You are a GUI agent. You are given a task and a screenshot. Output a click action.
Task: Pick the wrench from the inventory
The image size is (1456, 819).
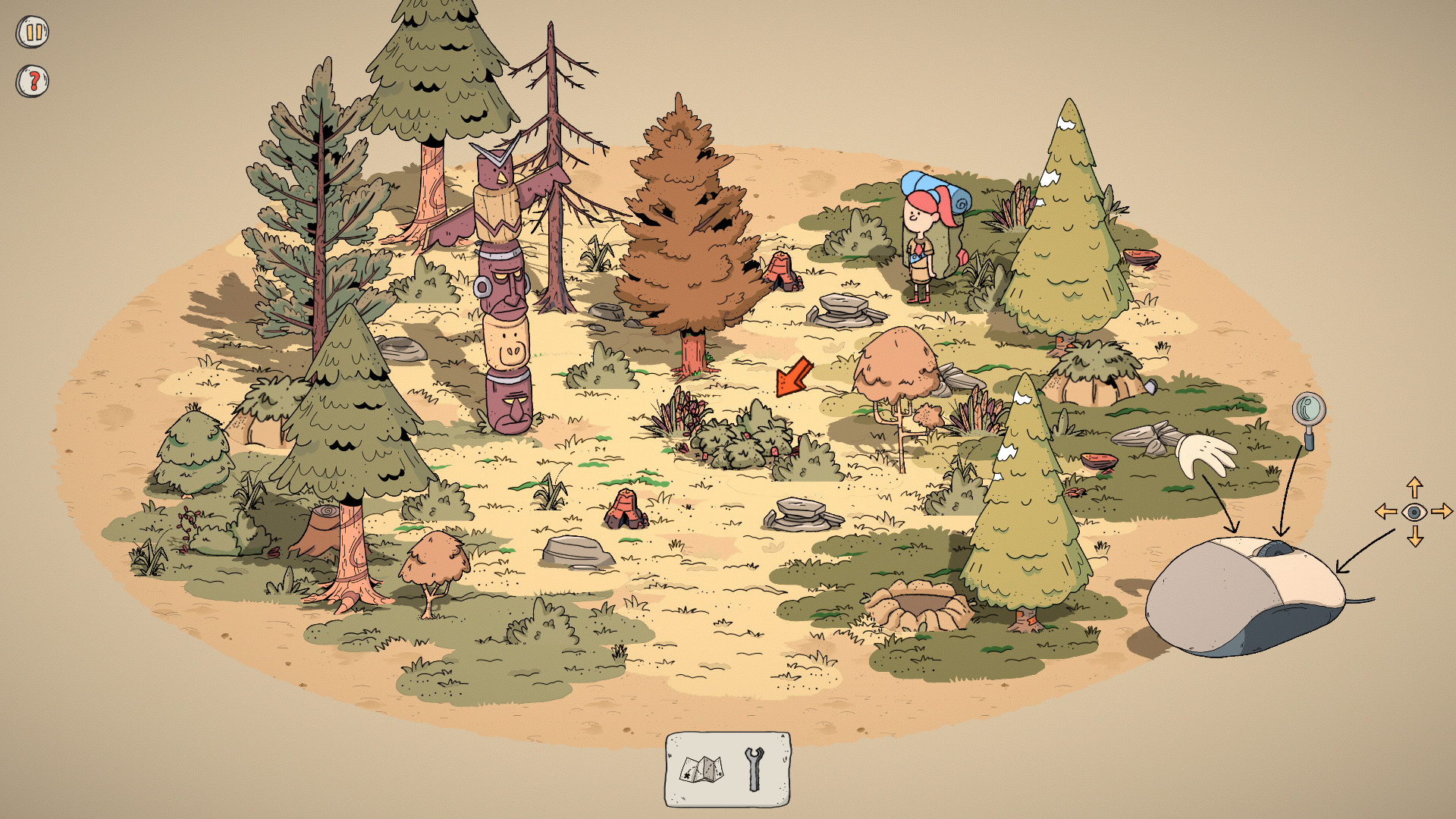[x=754, y=769]
